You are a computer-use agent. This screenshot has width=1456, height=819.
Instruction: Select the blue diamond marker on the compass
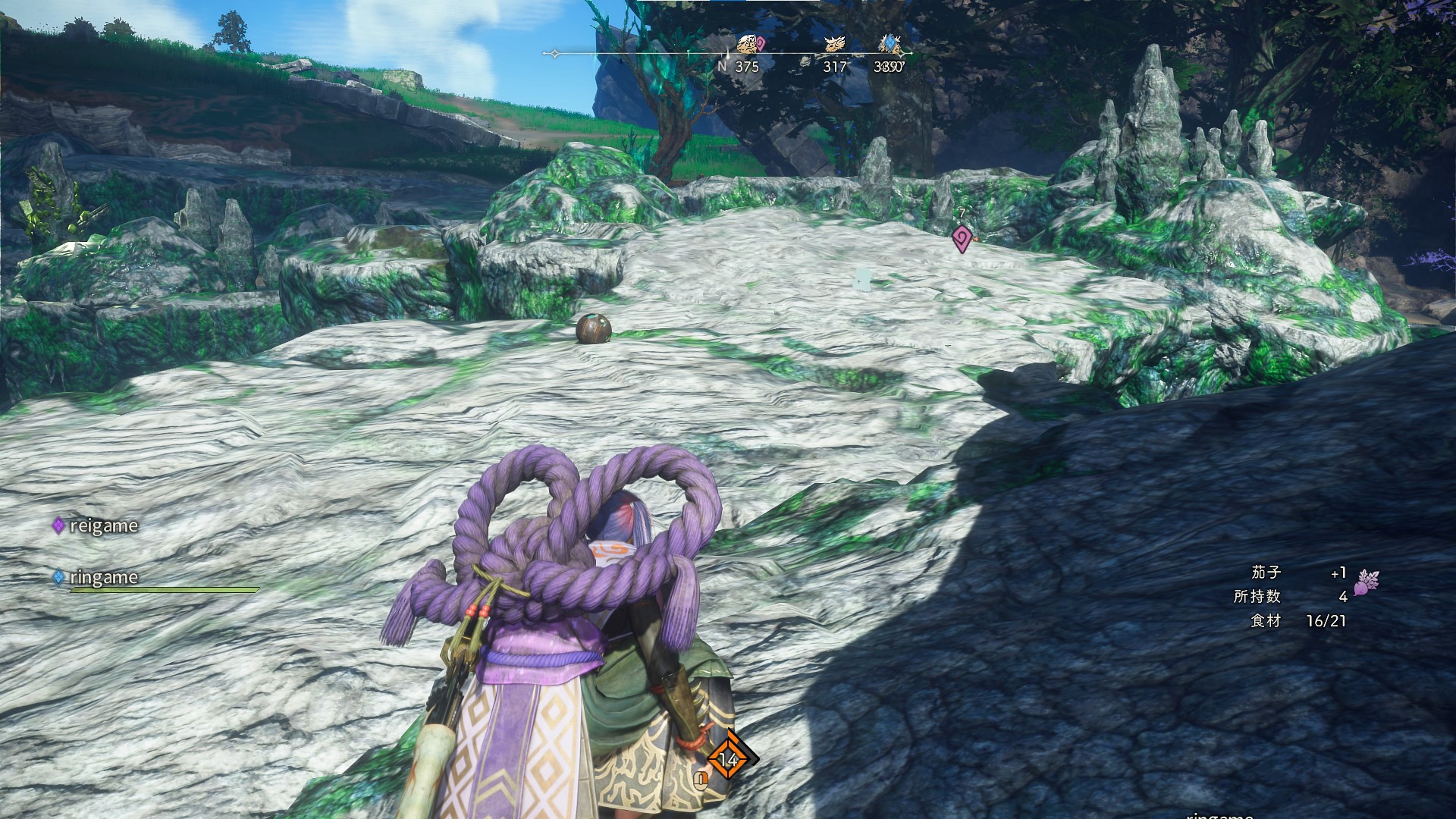tap(889, 42)
